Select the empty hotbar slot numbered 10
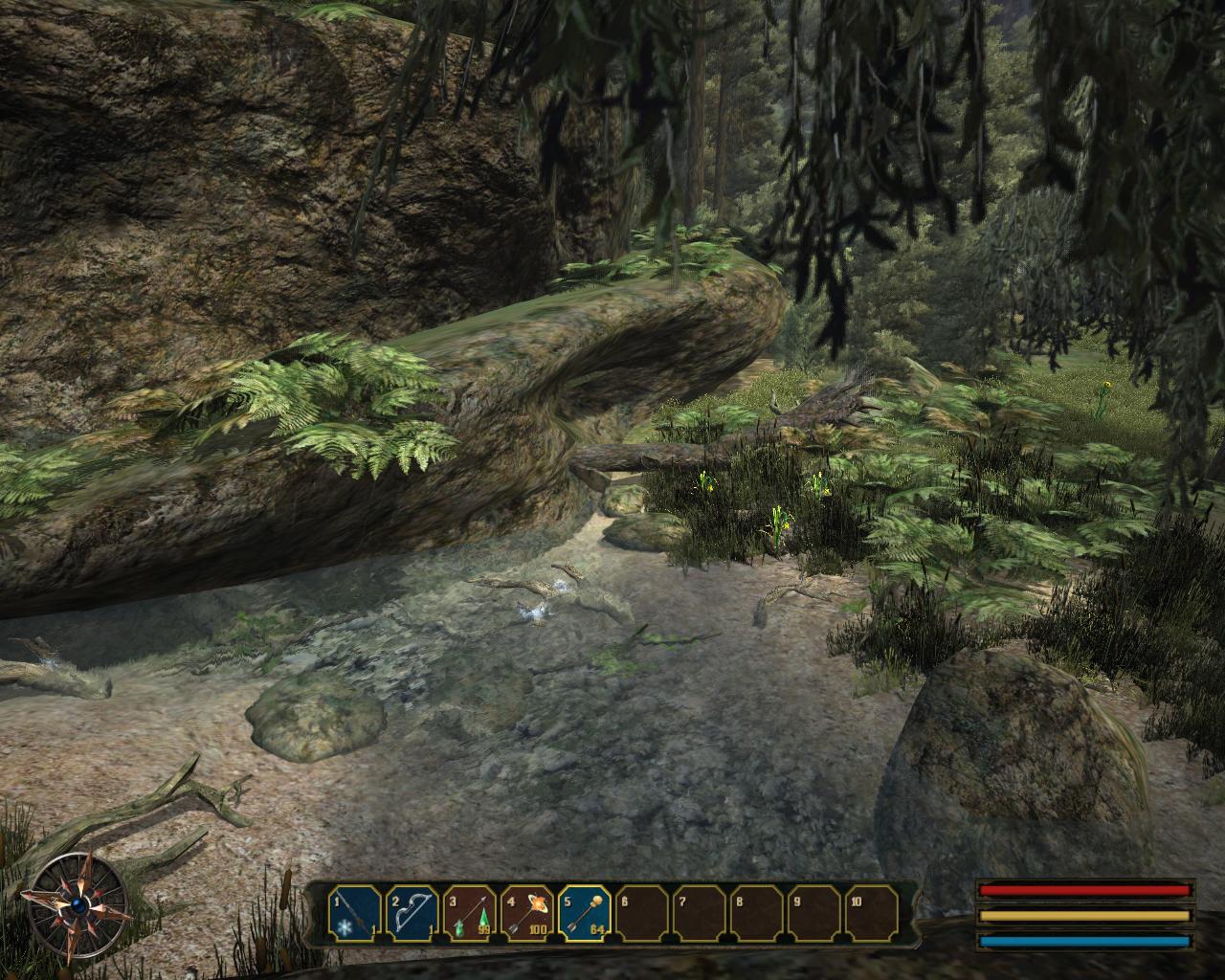Viewport: 1225px width, 980px height. tap(871, 913)
